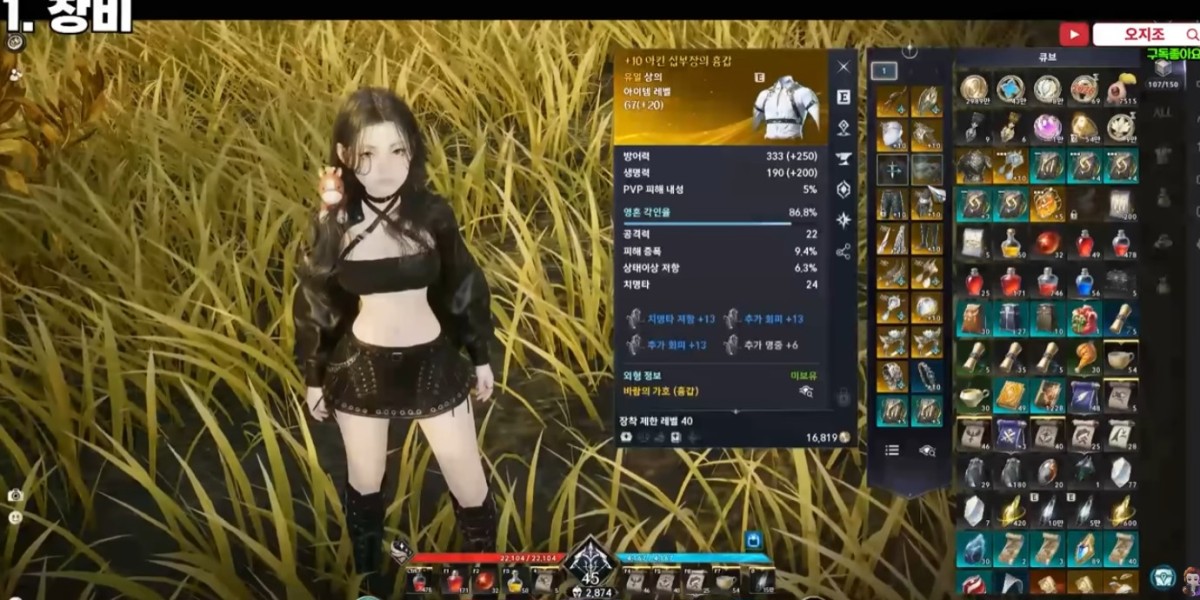Click the share icon on item panel
This screenshot has width=1200, height=600.
tap(843, 251)
